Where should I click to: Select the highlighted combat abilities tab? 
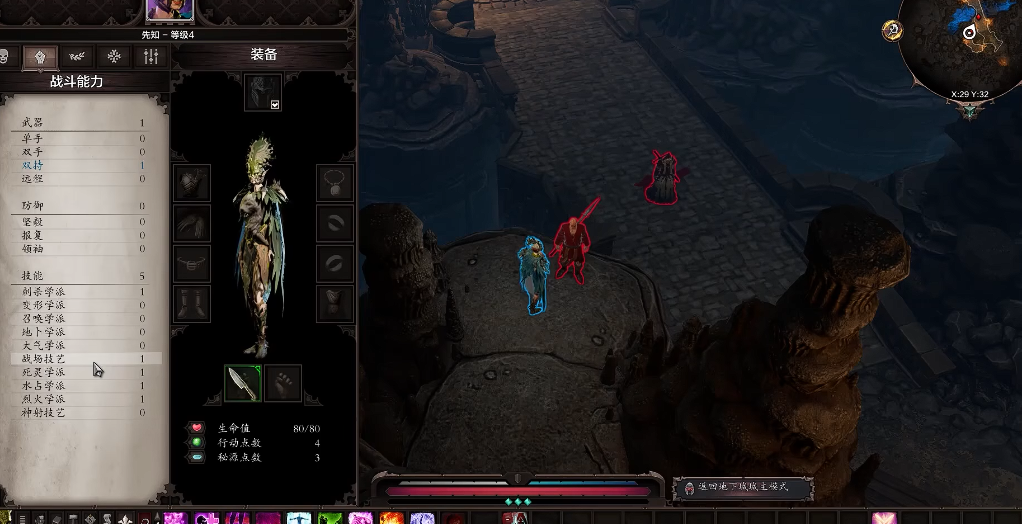tap(40, 57)
